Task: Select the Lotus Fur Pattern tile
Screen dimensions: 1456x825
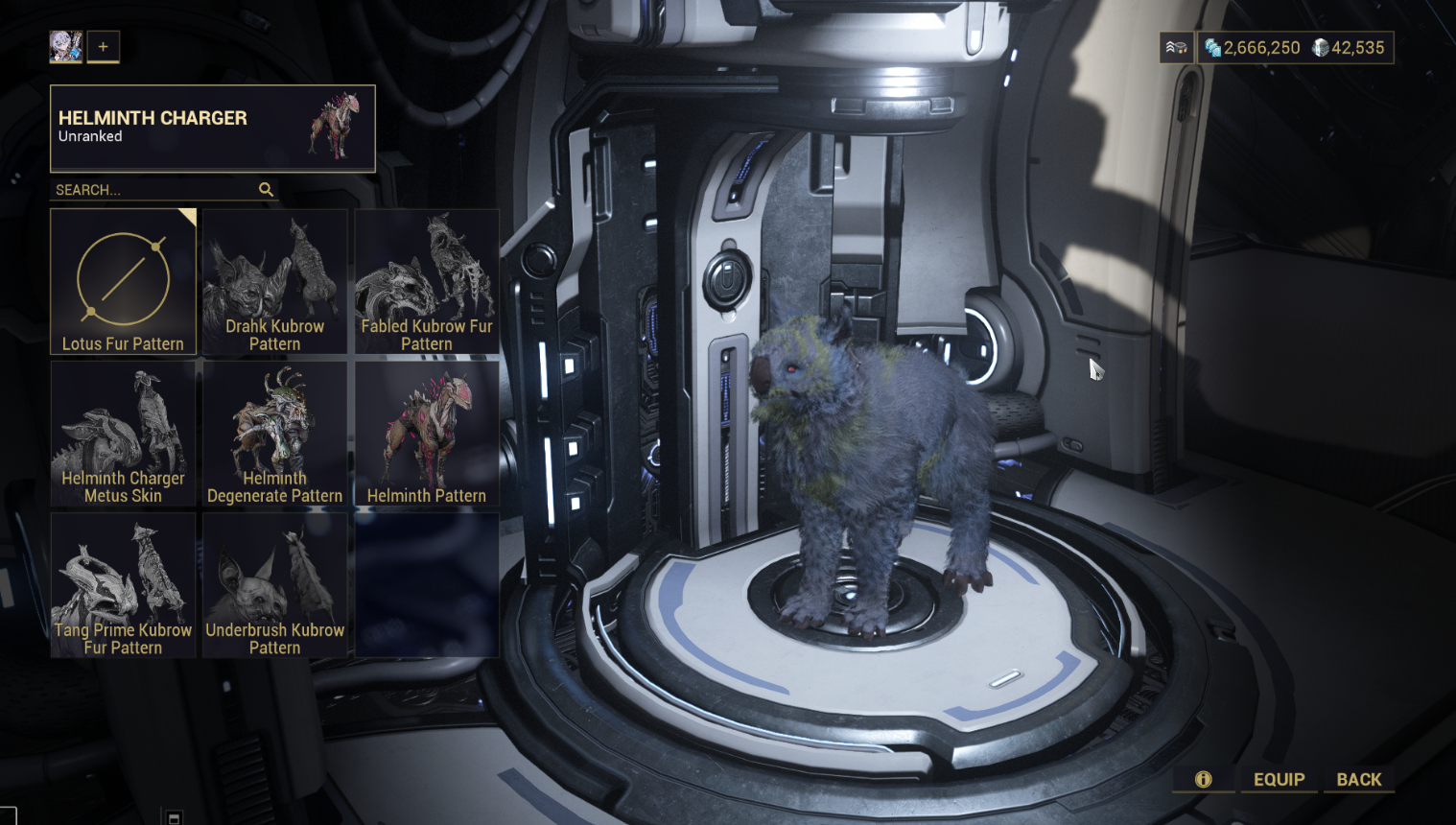Action: (123, 282)
